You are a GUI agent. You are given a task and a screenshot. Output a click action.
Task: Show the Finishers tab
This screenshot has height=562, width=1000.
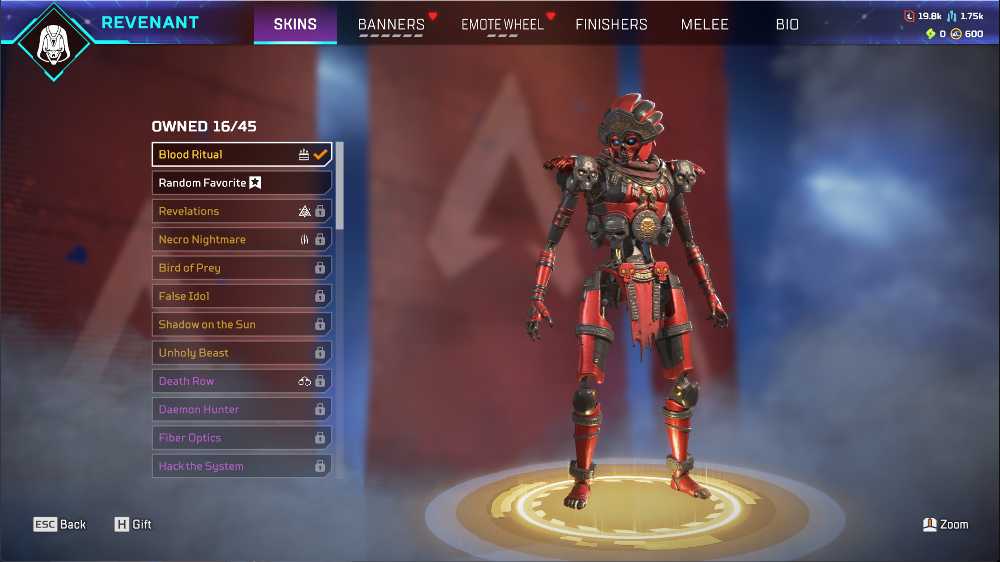611,24
